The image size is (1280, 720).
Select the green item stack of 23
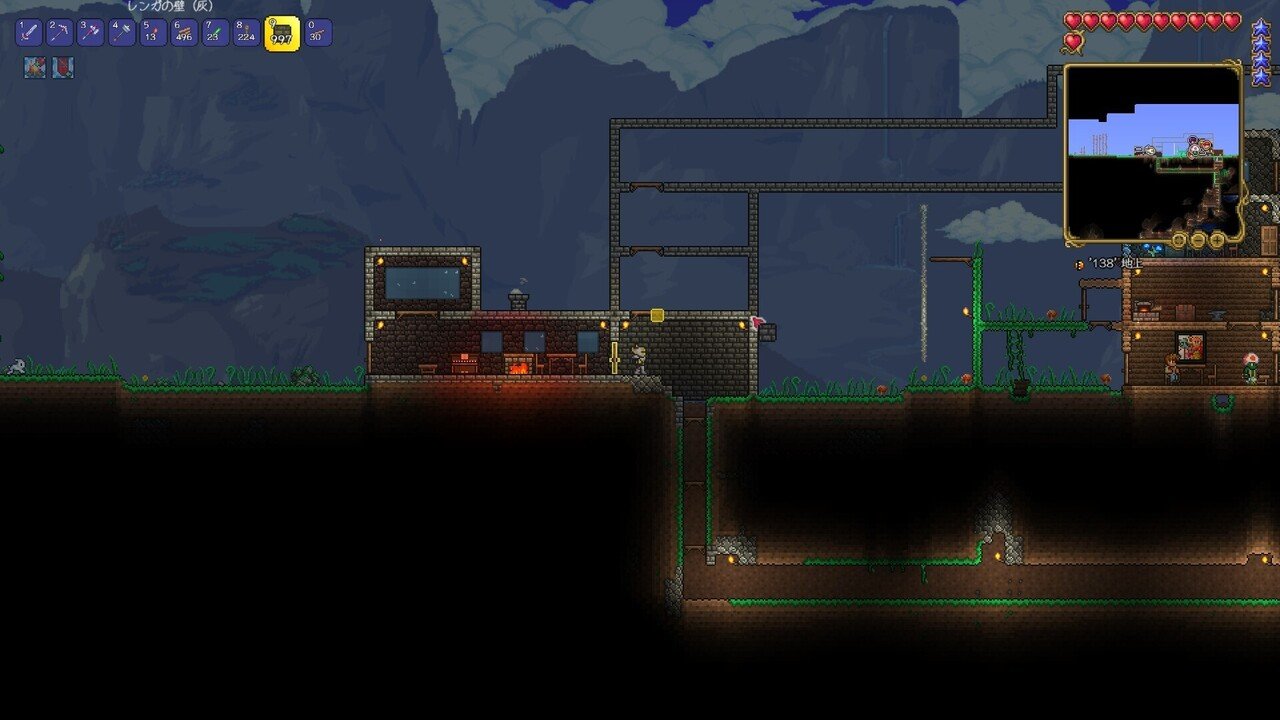point(215,33)
